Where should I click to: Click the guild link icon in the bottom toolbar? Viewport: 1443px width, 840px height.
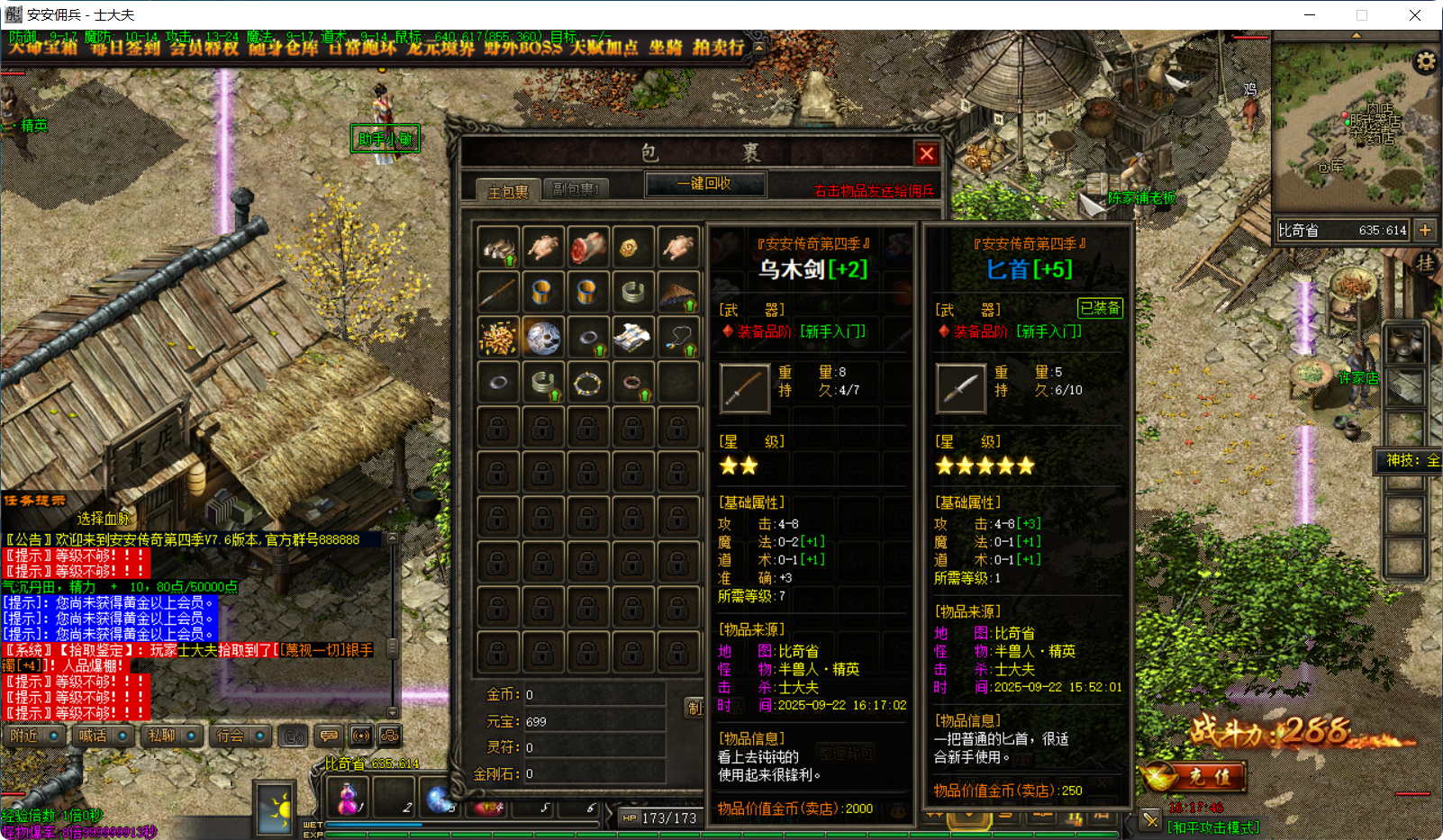pos(389,736)
